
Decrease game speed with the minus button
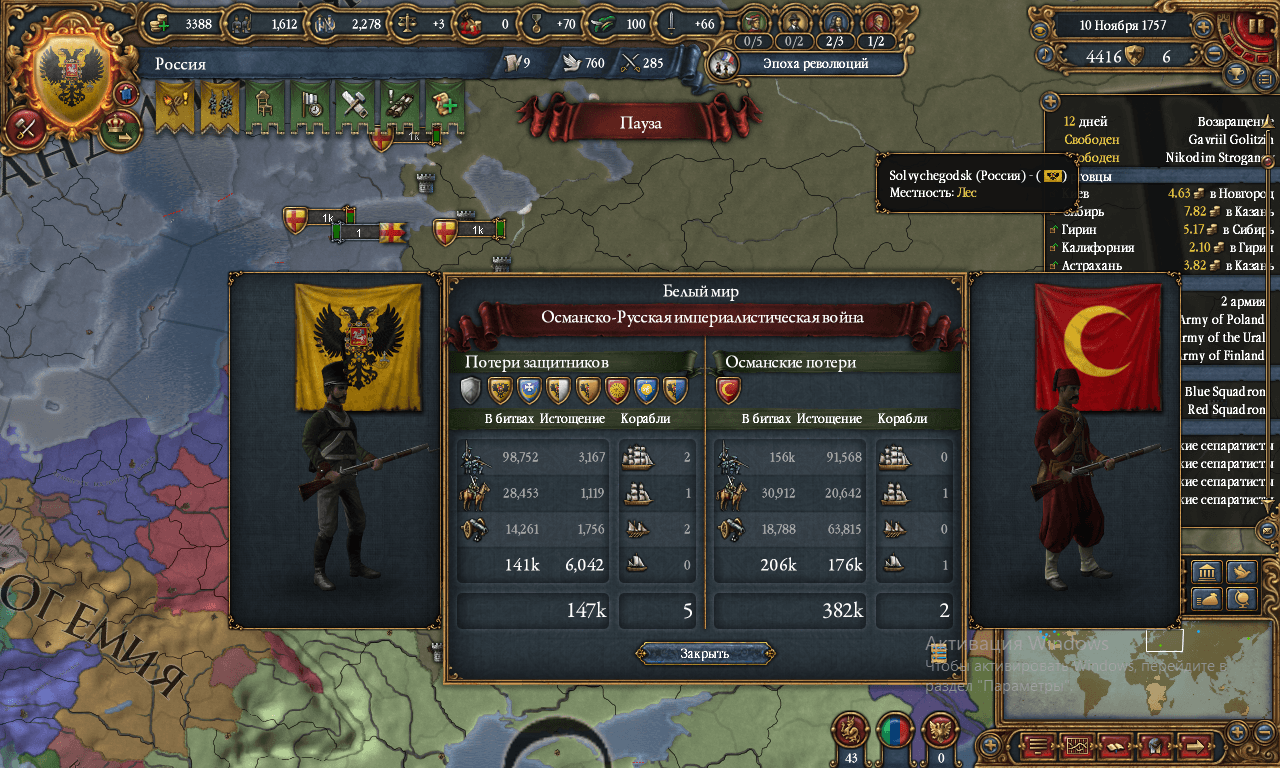[x=1214, y=55]
